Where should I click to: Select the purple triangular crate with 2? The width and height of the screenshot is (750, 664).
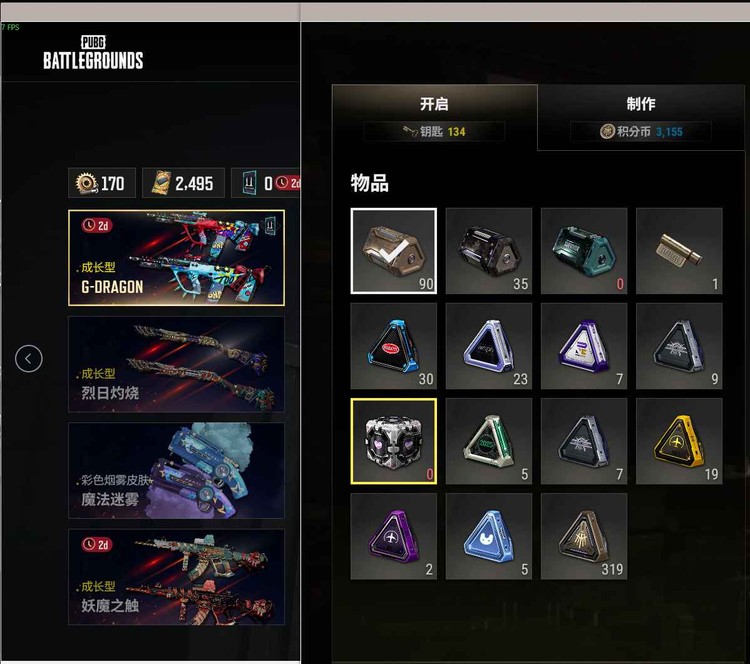click(x=394, y=536)
